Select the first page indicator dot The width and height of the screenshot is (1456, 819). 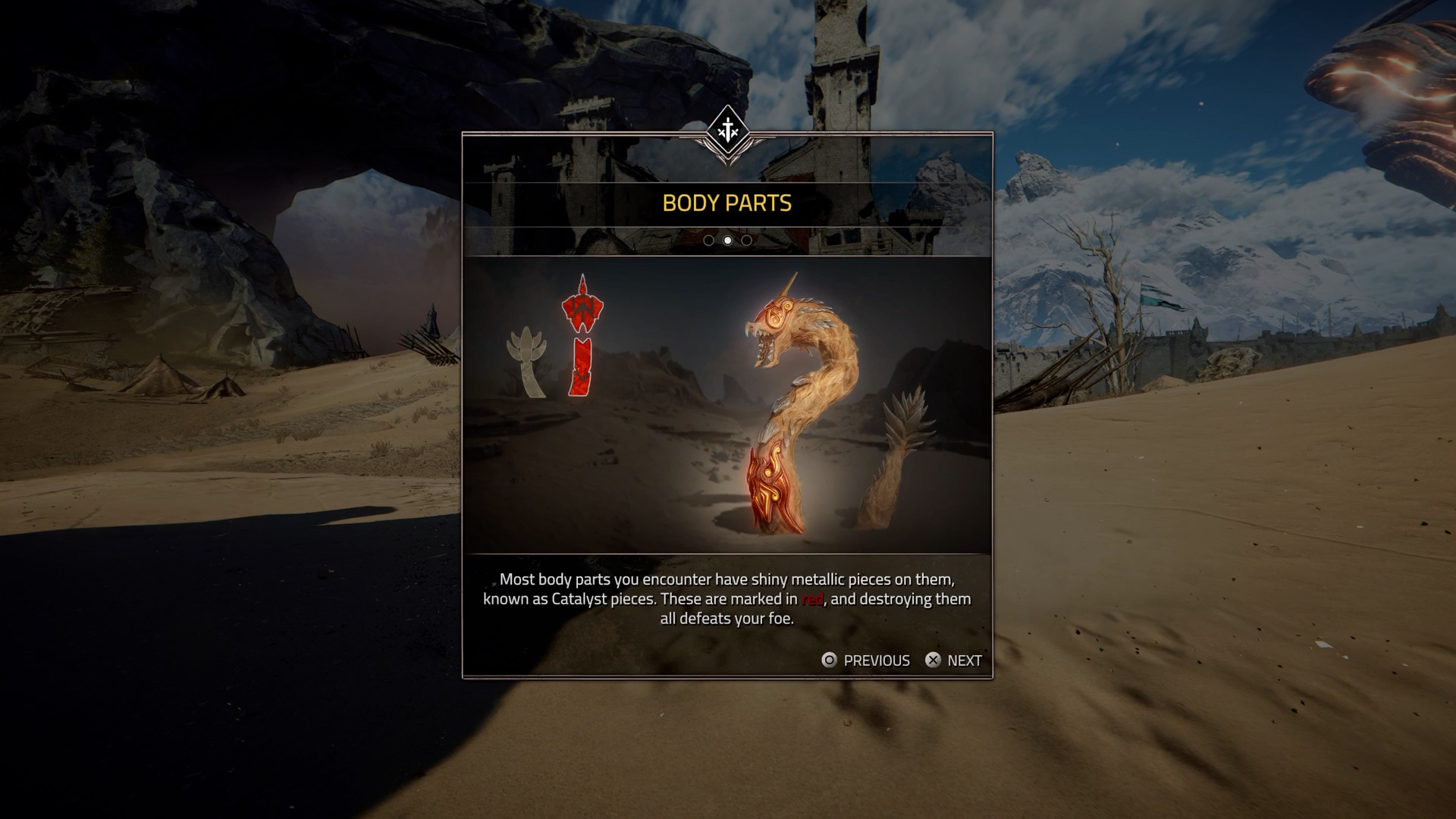pyautogui.click(x=708, y=240)
